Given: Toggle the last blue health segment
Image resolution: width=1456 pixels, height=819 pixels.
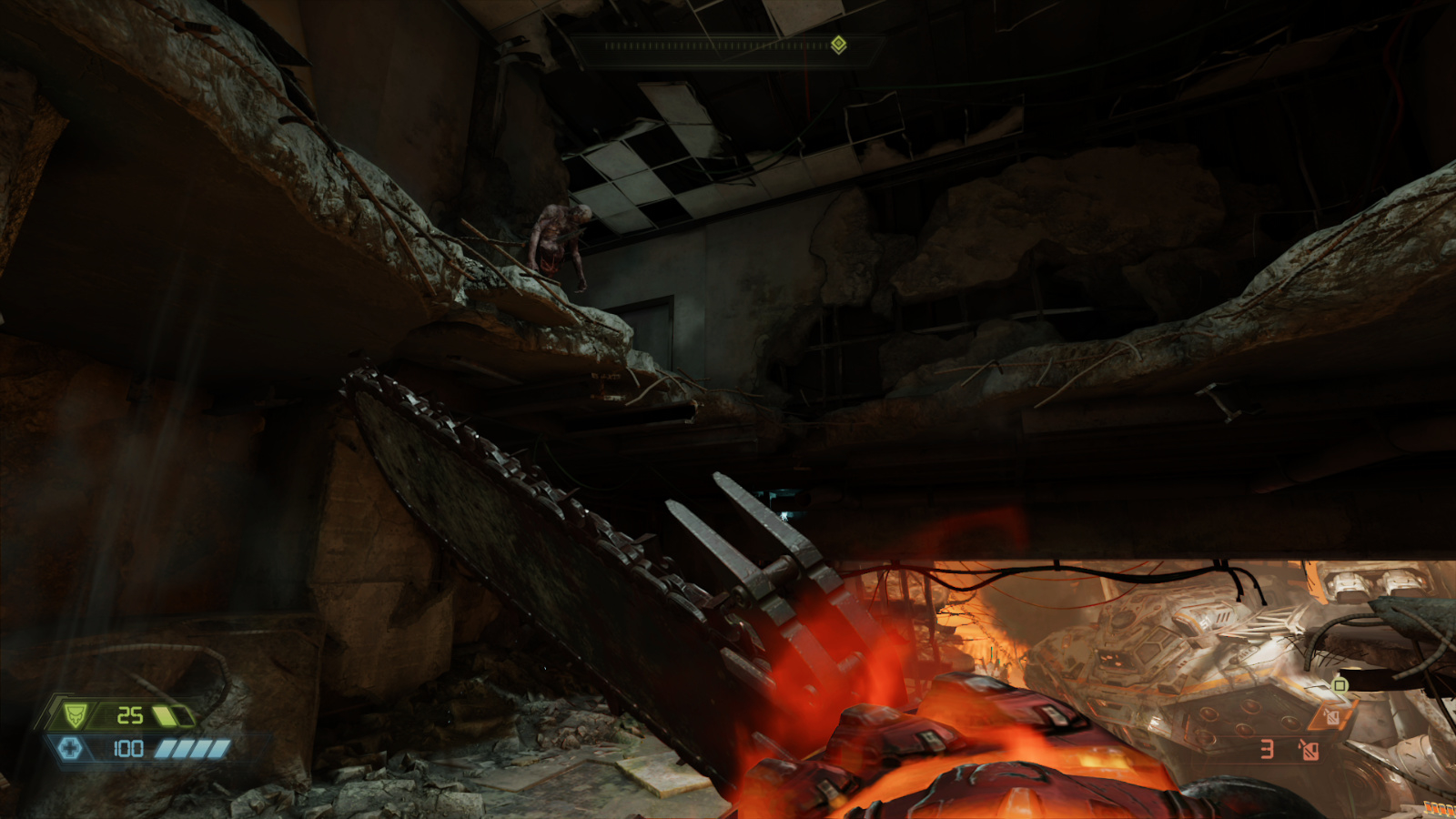Looking at the screenshot, I should coord(218,748).
